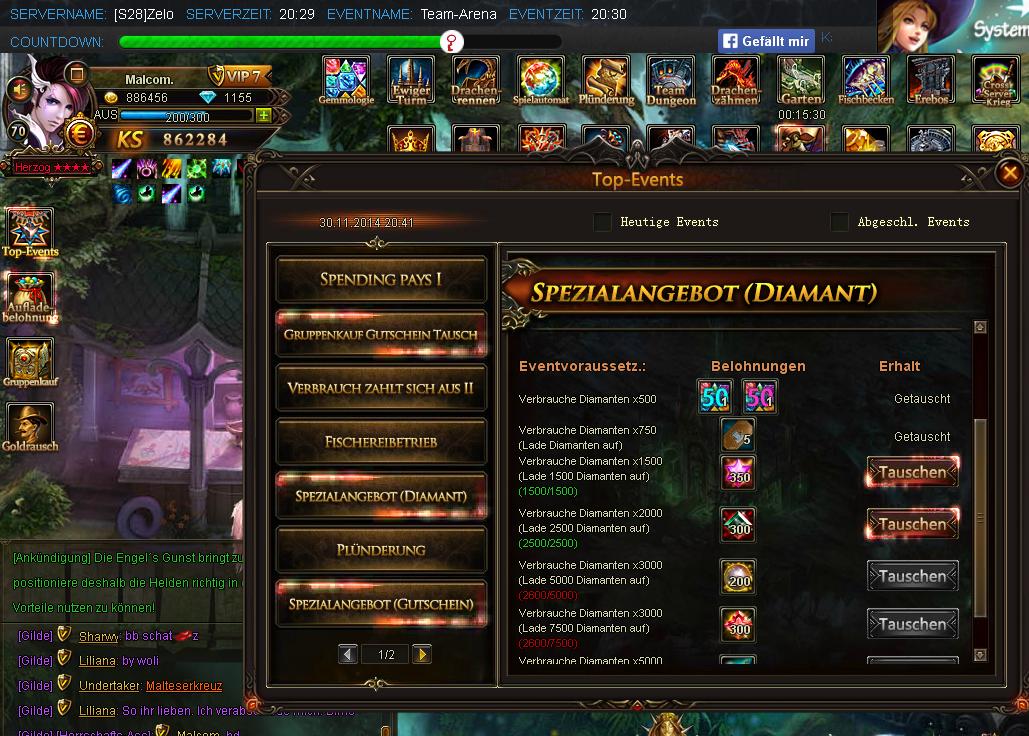
Task: Open the Spending Pays I event
Action: coord(381,279)
